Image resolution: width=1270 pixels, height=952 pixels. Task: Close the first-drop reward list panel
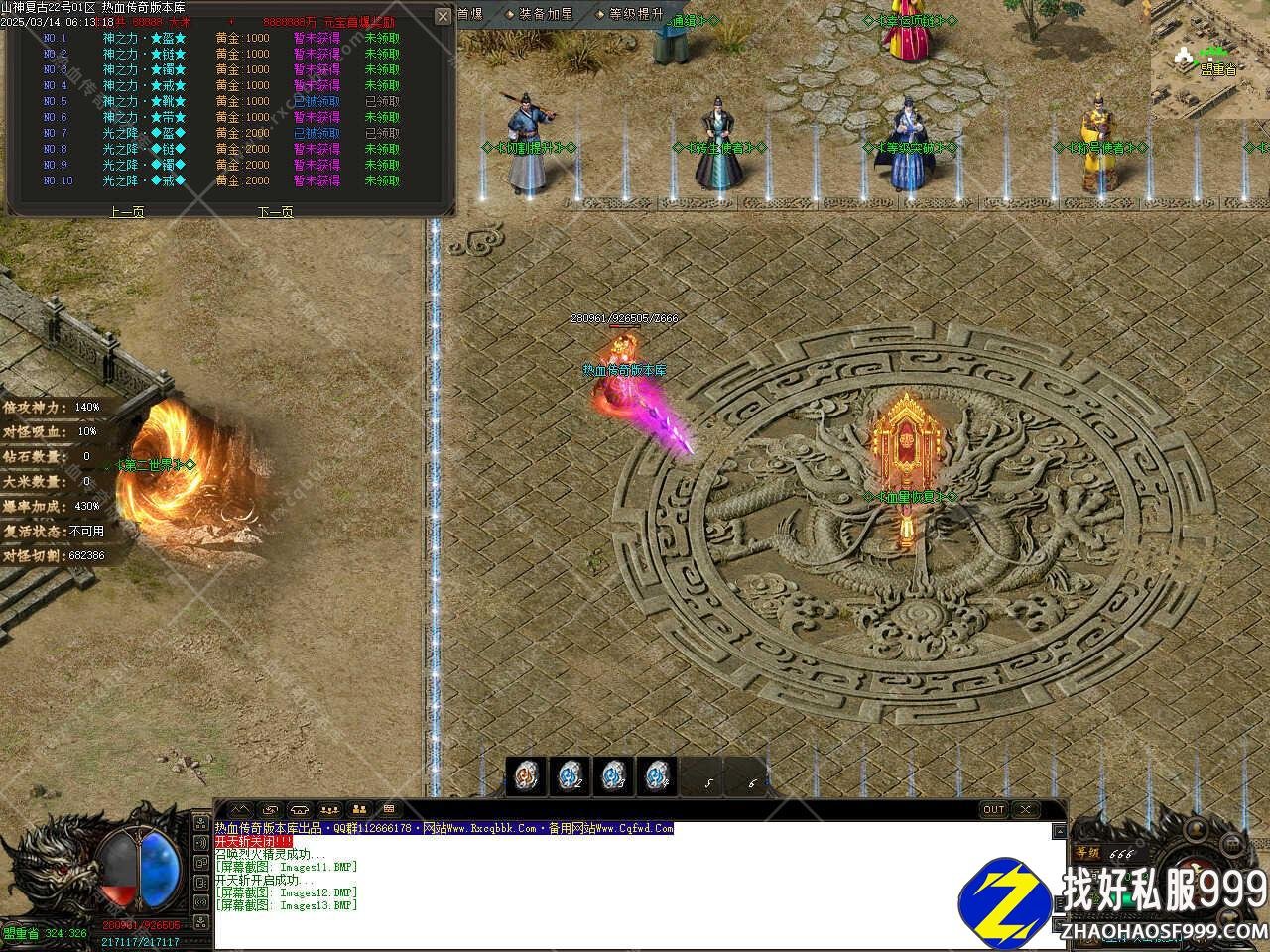point(444,17)
